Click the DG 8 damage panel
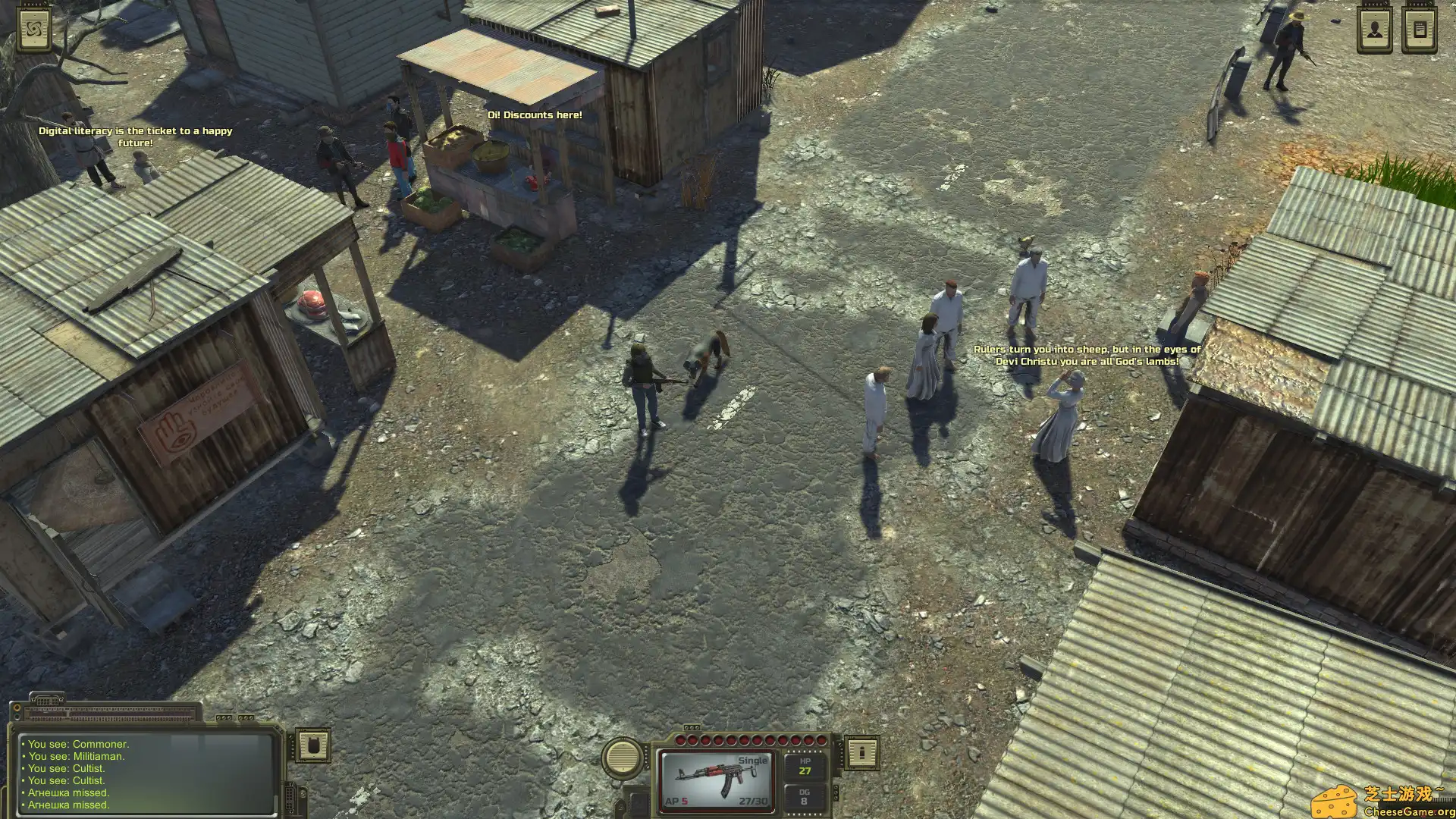 point(805,798)
